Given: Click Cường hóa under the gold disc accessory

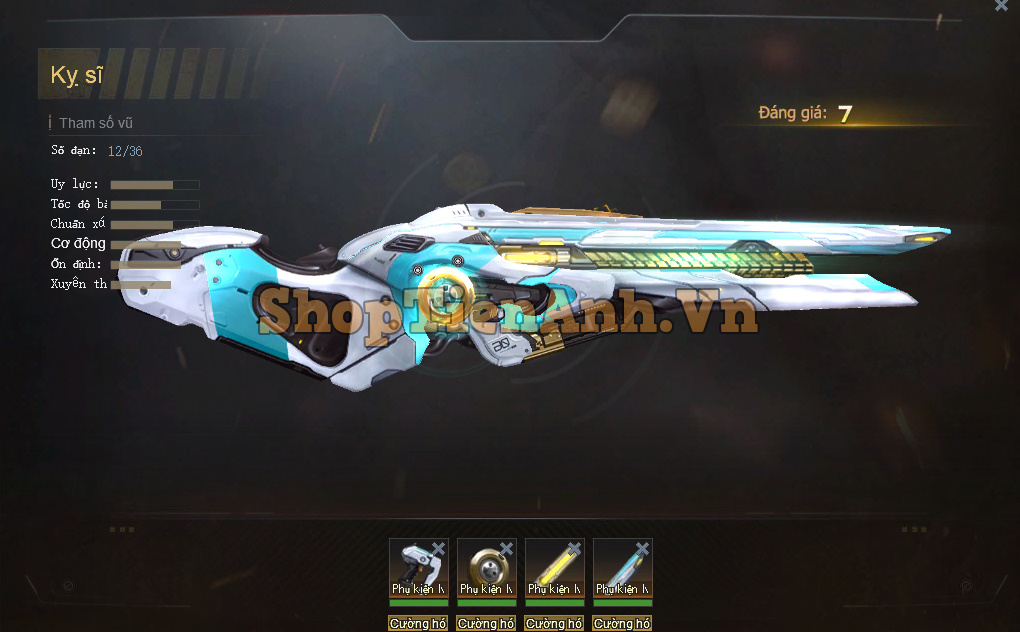Looking at the screenshot, I should click(x=486, y=624).
